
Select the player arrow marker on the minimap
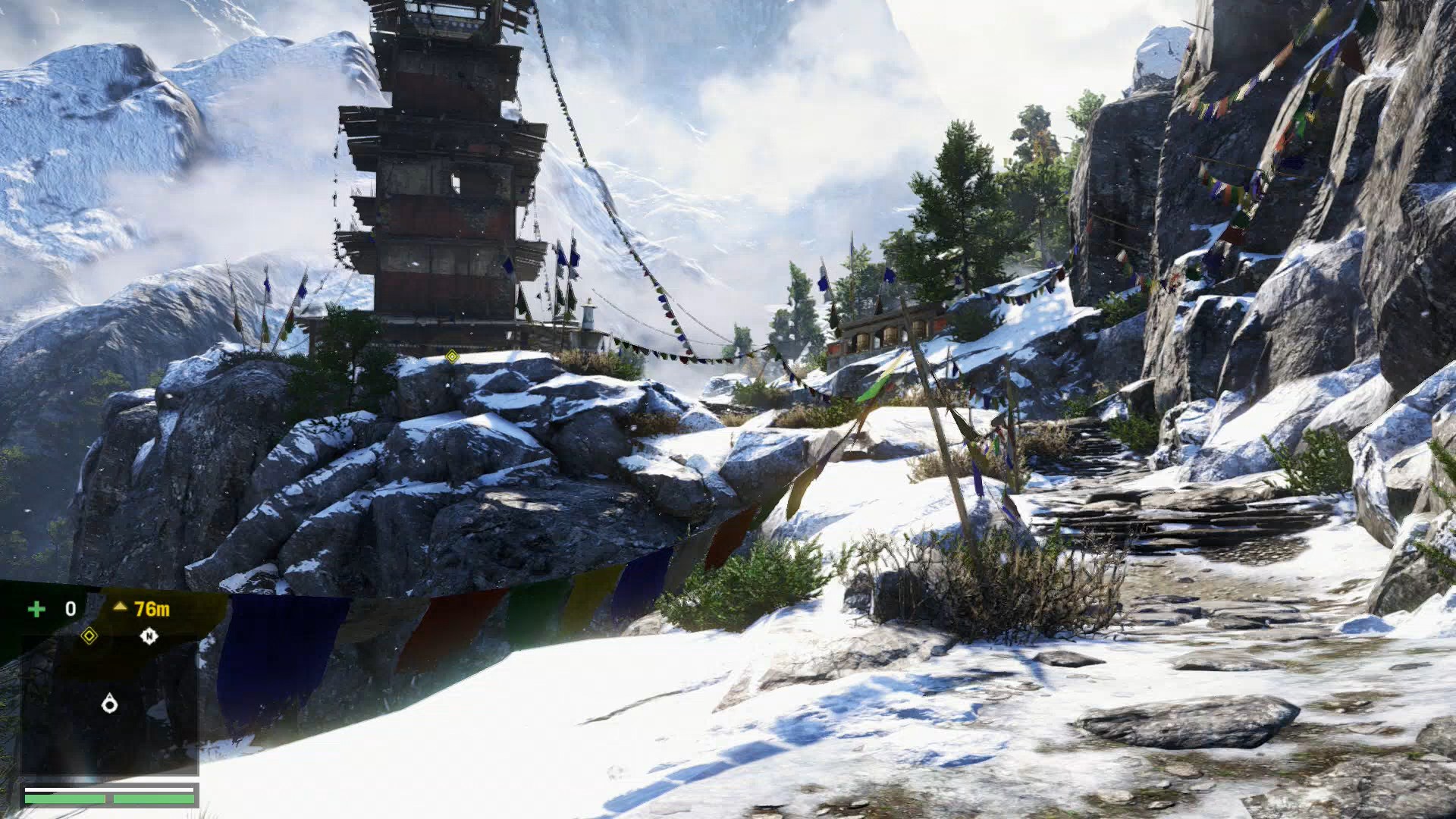(111, 704)
